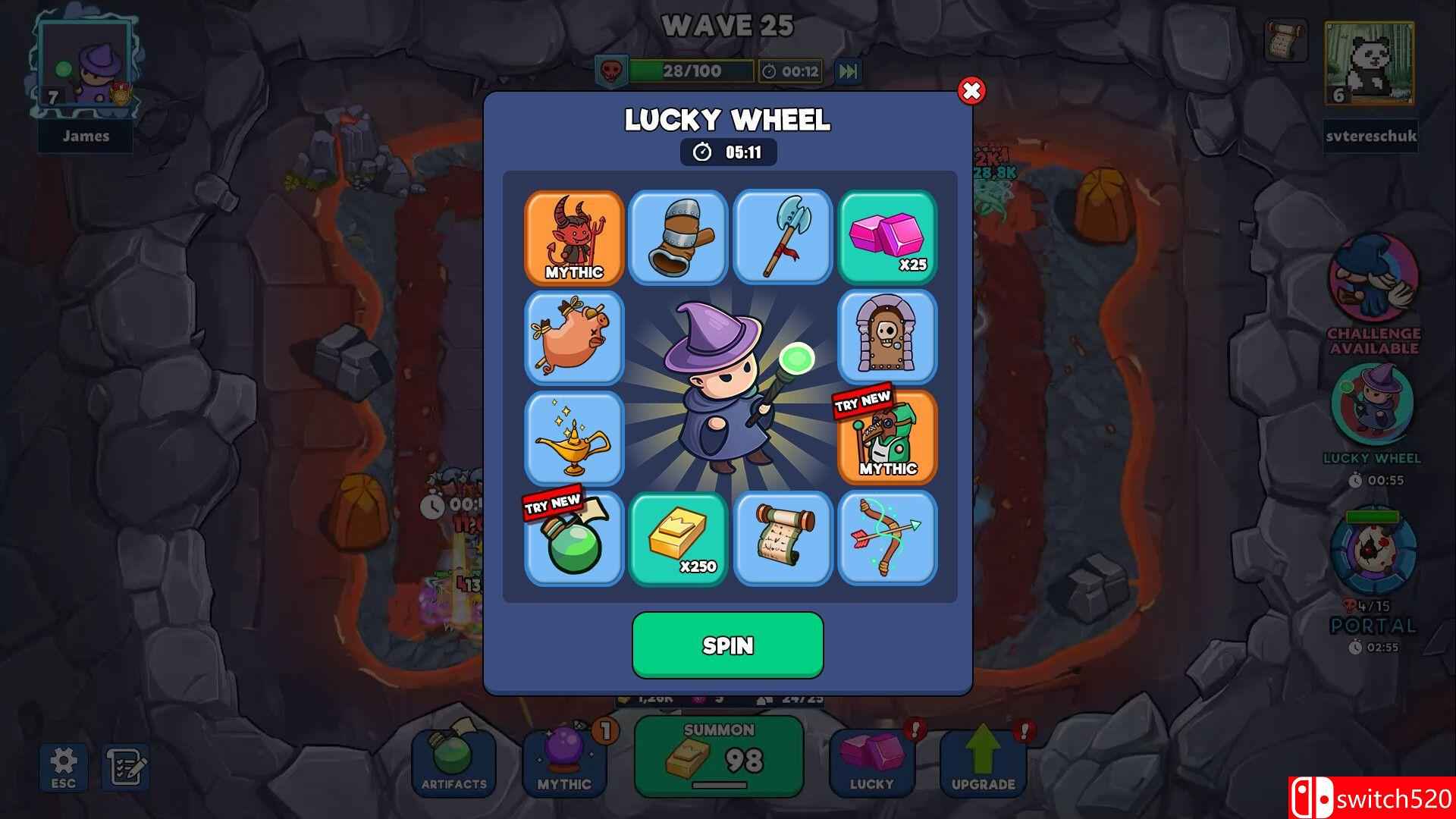
Task: Select the scroll prize on the wheel
Action: pos(783,538)
